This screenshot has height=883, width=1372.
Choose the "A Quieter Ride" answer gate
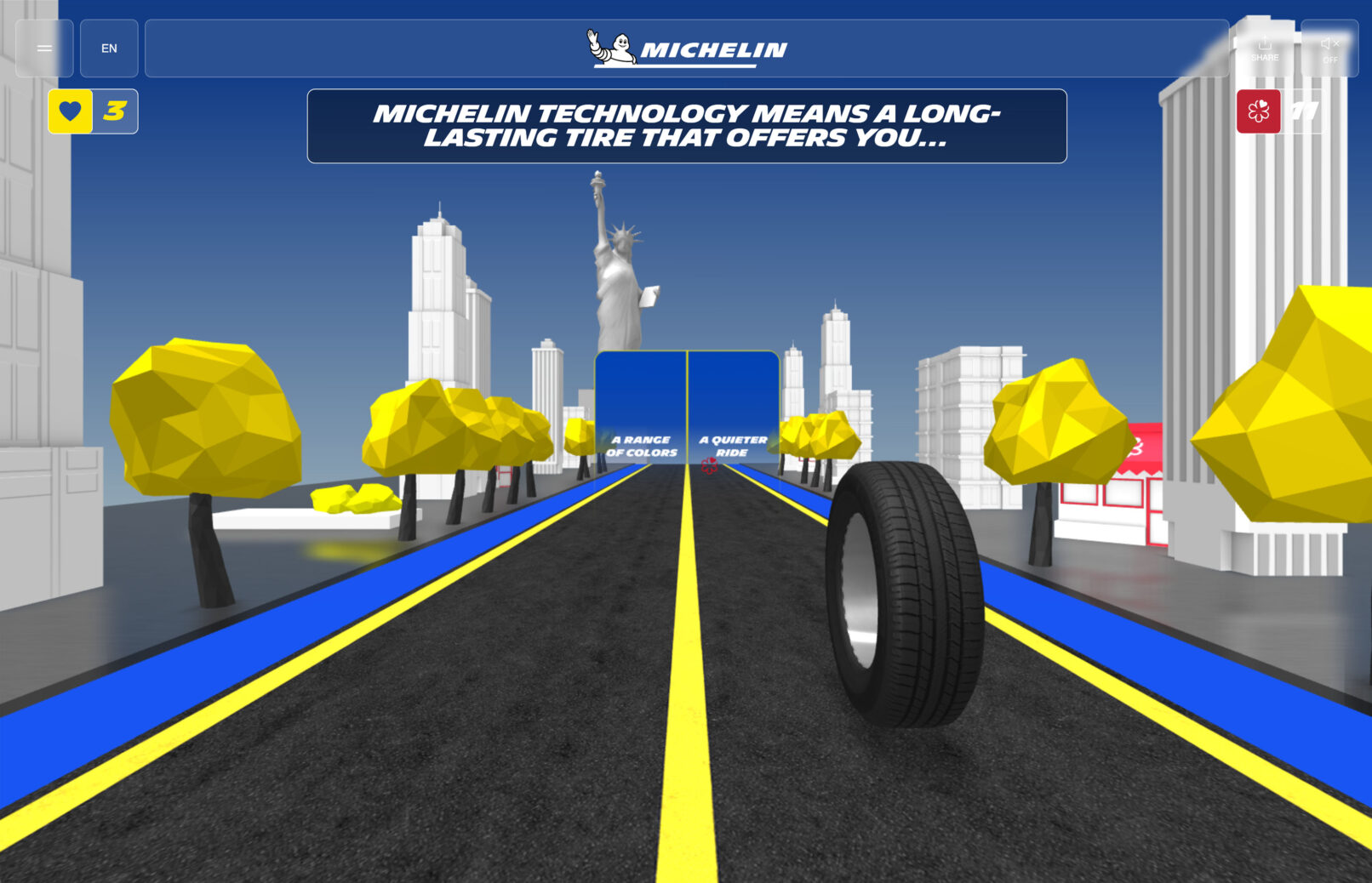point(733,408)
